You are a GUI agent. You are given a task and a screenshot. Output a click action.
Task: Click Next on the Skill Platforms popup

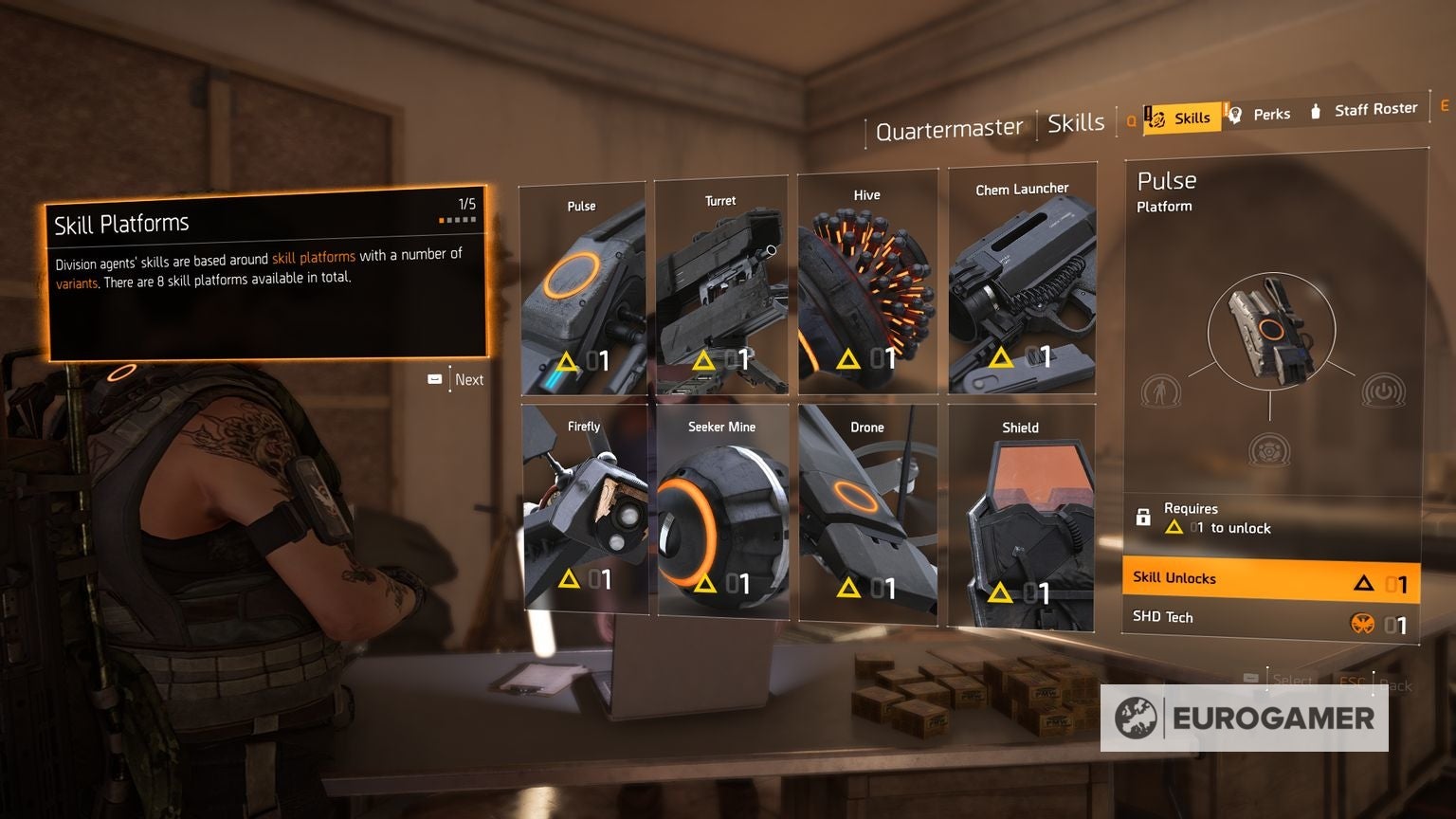coord(467,379)
